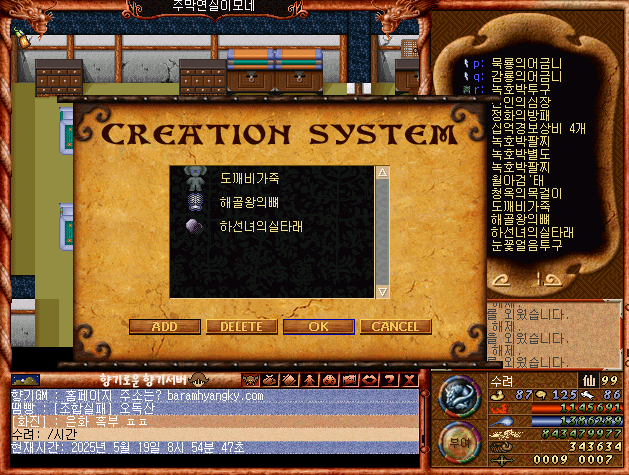Confirm creation with the OK button
Screen dimensions: 629x475
318,326
